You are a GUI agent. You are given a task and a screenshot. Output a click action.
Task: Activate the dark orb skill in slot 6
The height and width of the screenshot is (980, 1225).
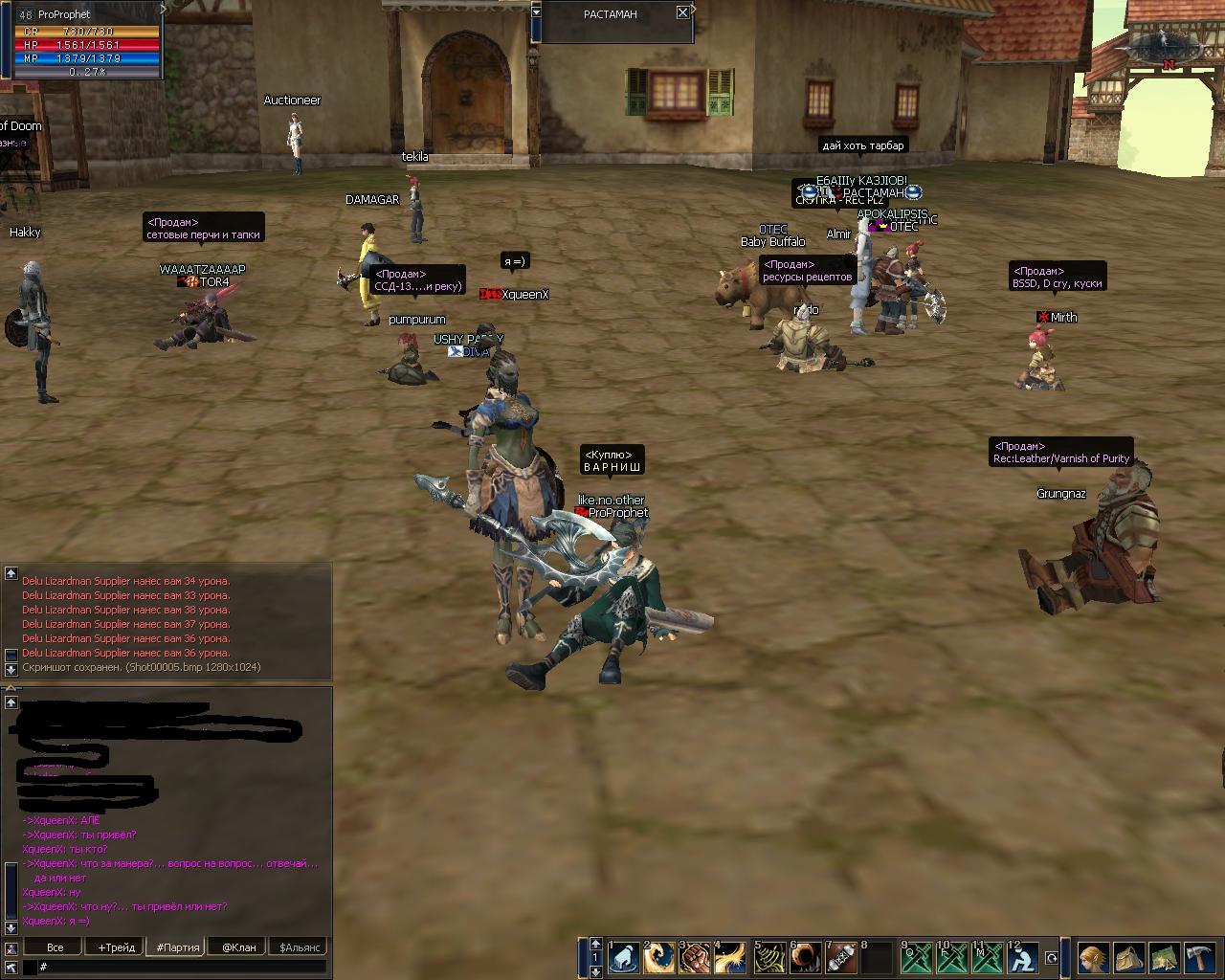pos(806,957)
